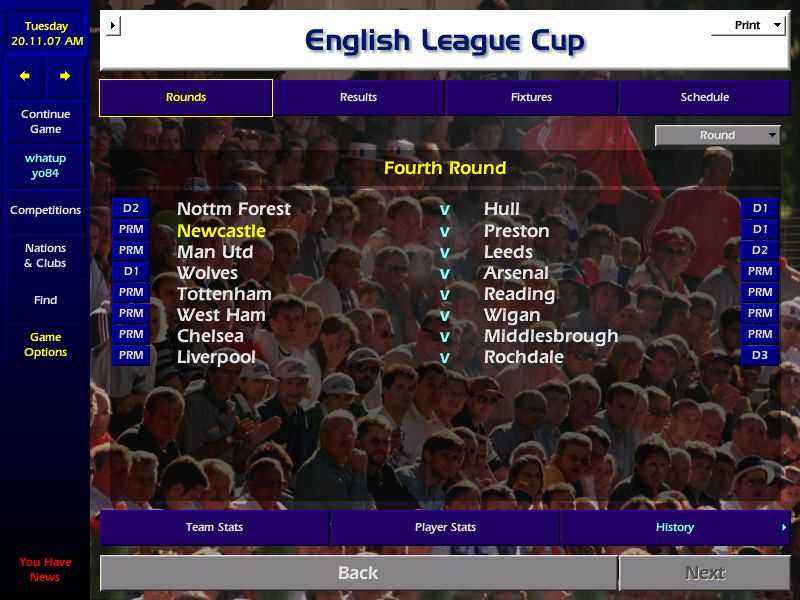View Team Stats
This screenshot has width=800, height=600.
pyautogui.click(x=214, y=527)
